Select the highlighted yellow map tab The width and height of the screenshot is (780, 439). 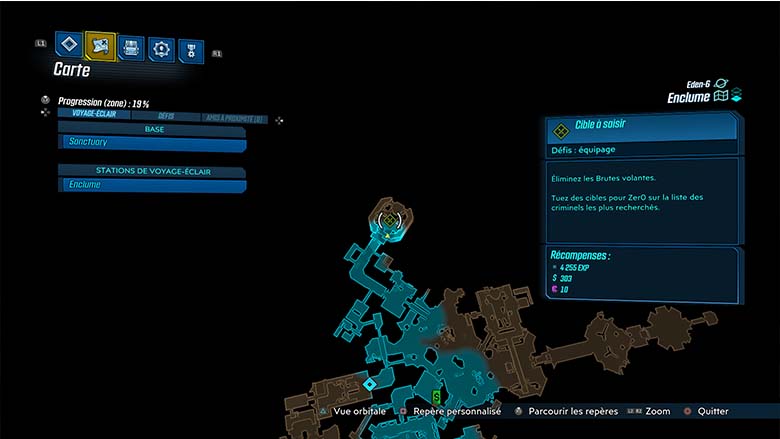click(100, 45)
